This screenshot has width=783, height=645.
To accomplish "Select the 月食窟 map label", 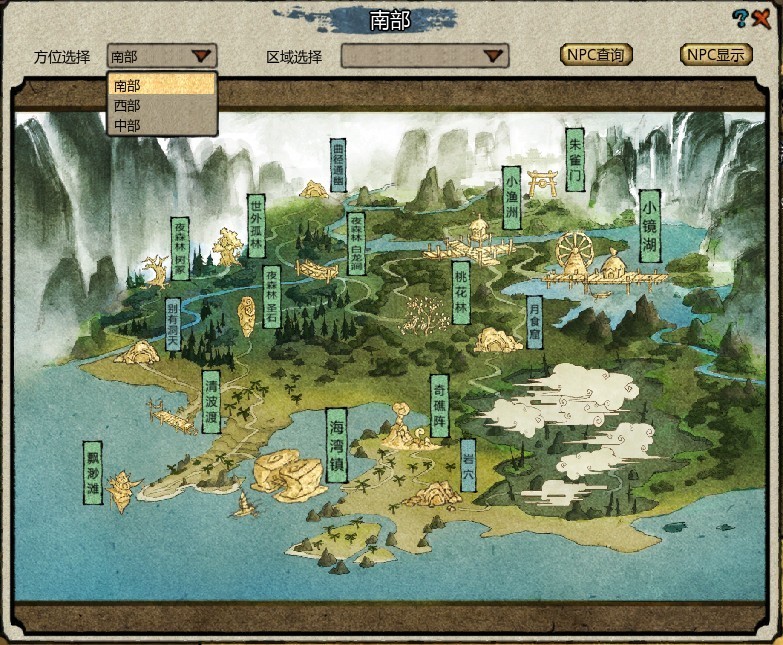I will point(534,324).
